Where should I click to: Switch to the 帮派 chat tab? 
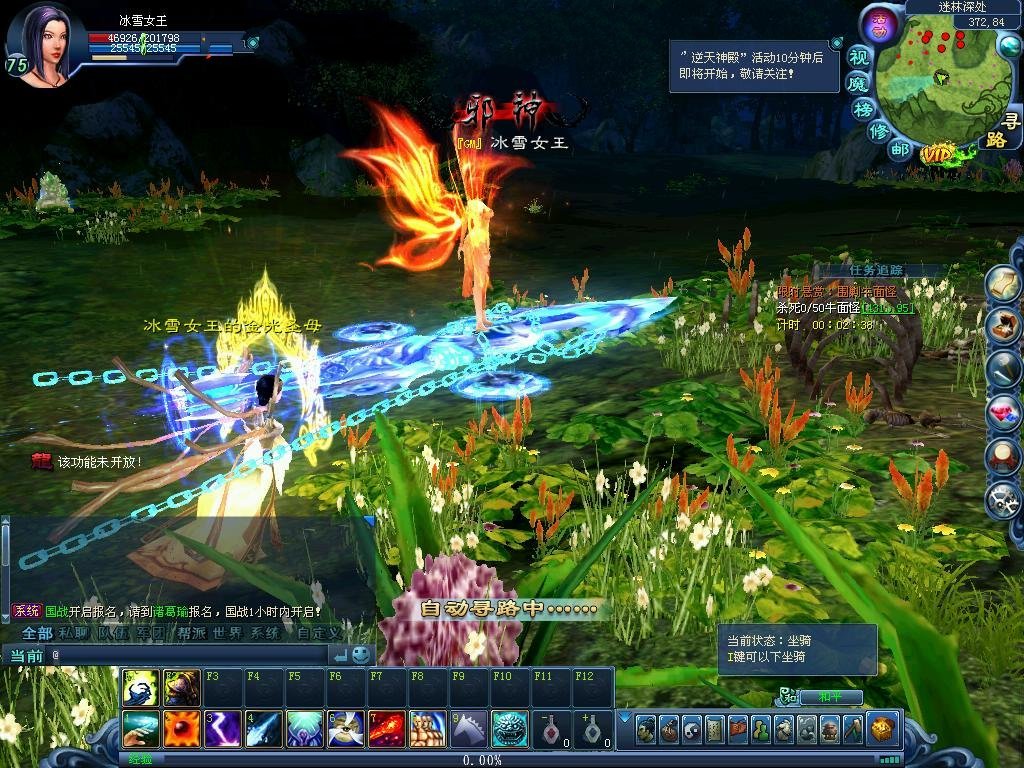tap(190, 633)
